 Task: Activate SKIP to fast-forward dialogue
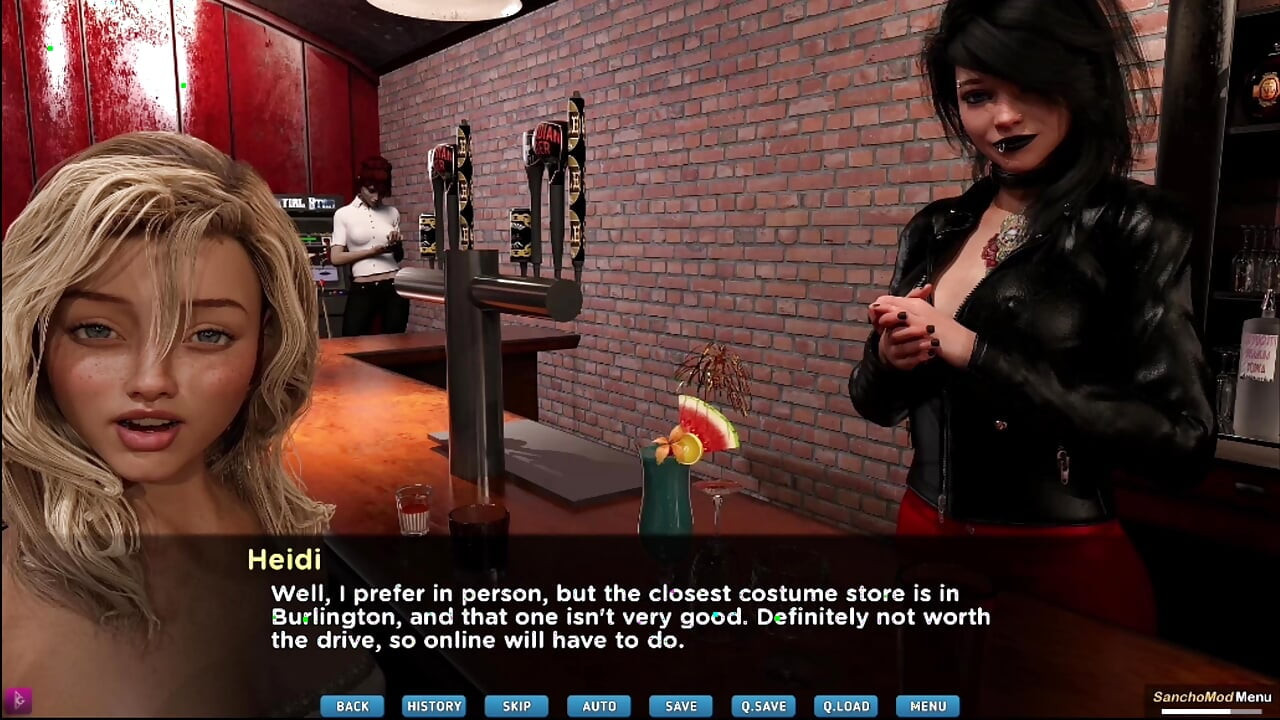click(516, 706)
